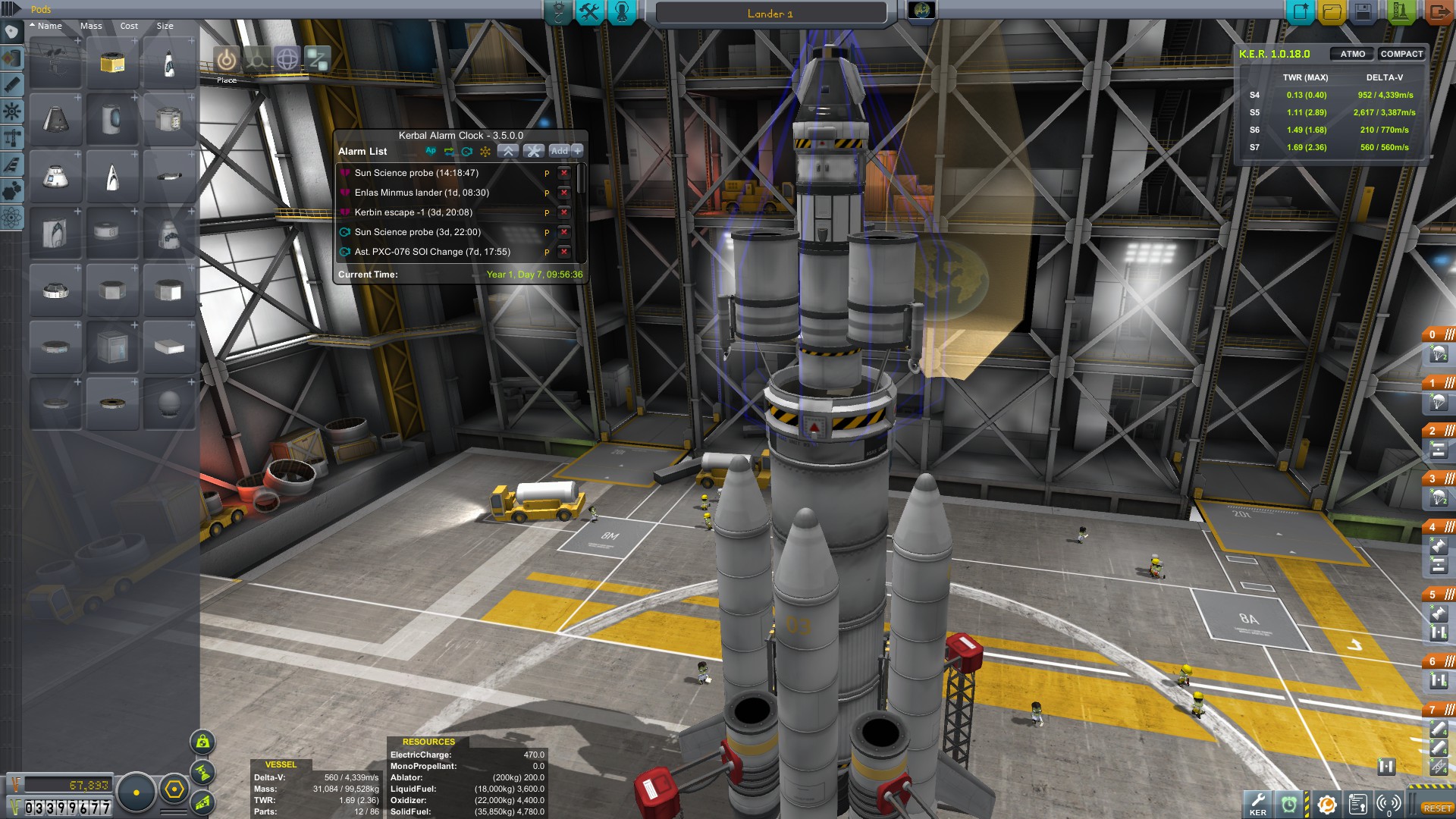Open the crew assignment tab
The image size is (1456, 819).
622,12
